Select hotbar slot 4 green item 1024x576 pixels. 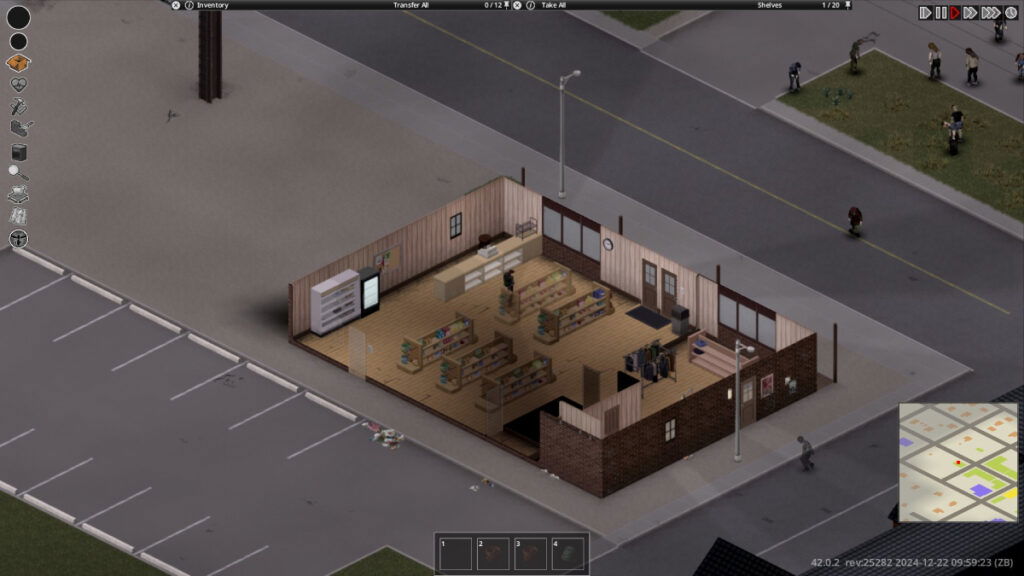point(566,553)
